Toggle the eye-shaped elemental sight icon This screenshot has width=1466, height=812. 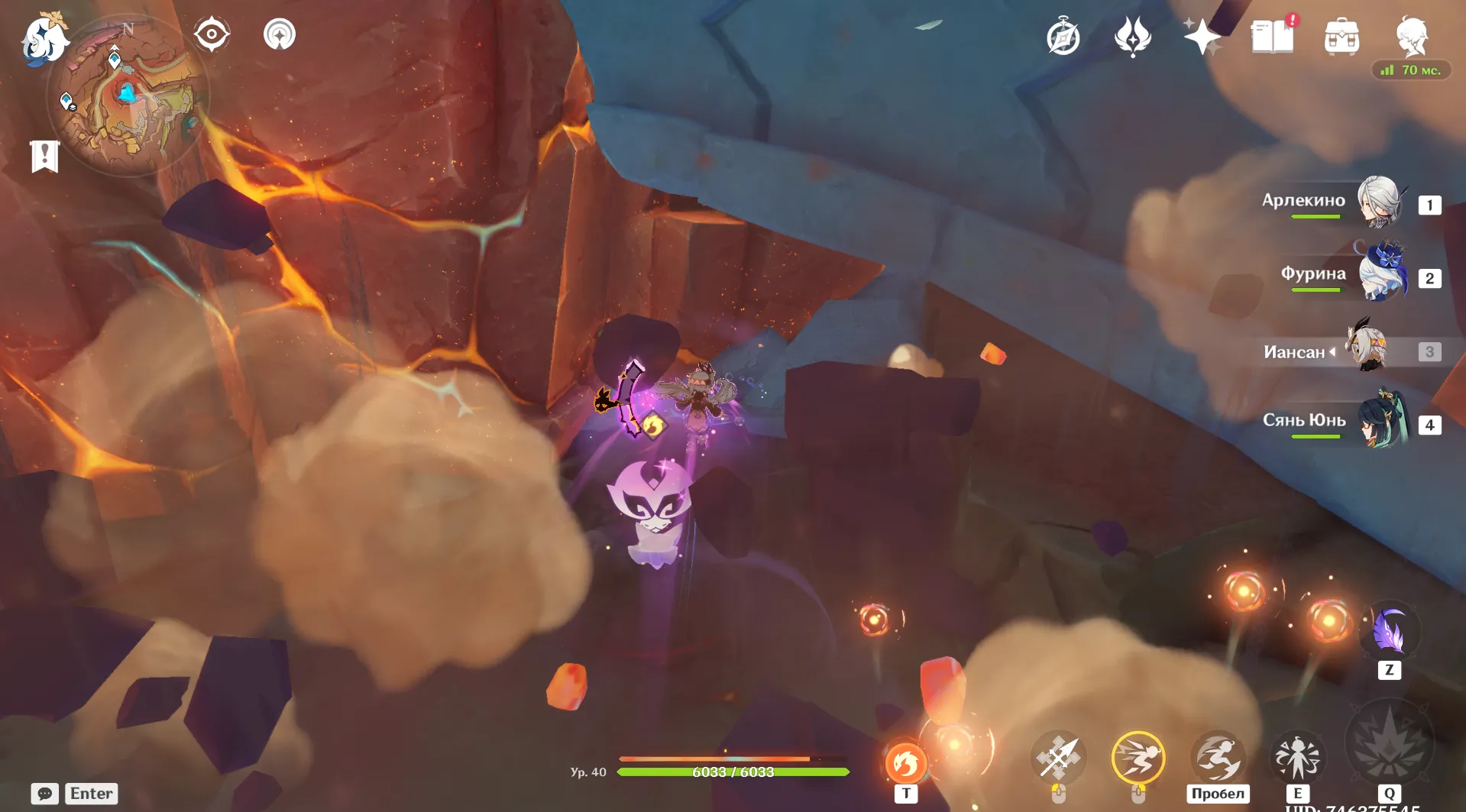coord(212,34)
